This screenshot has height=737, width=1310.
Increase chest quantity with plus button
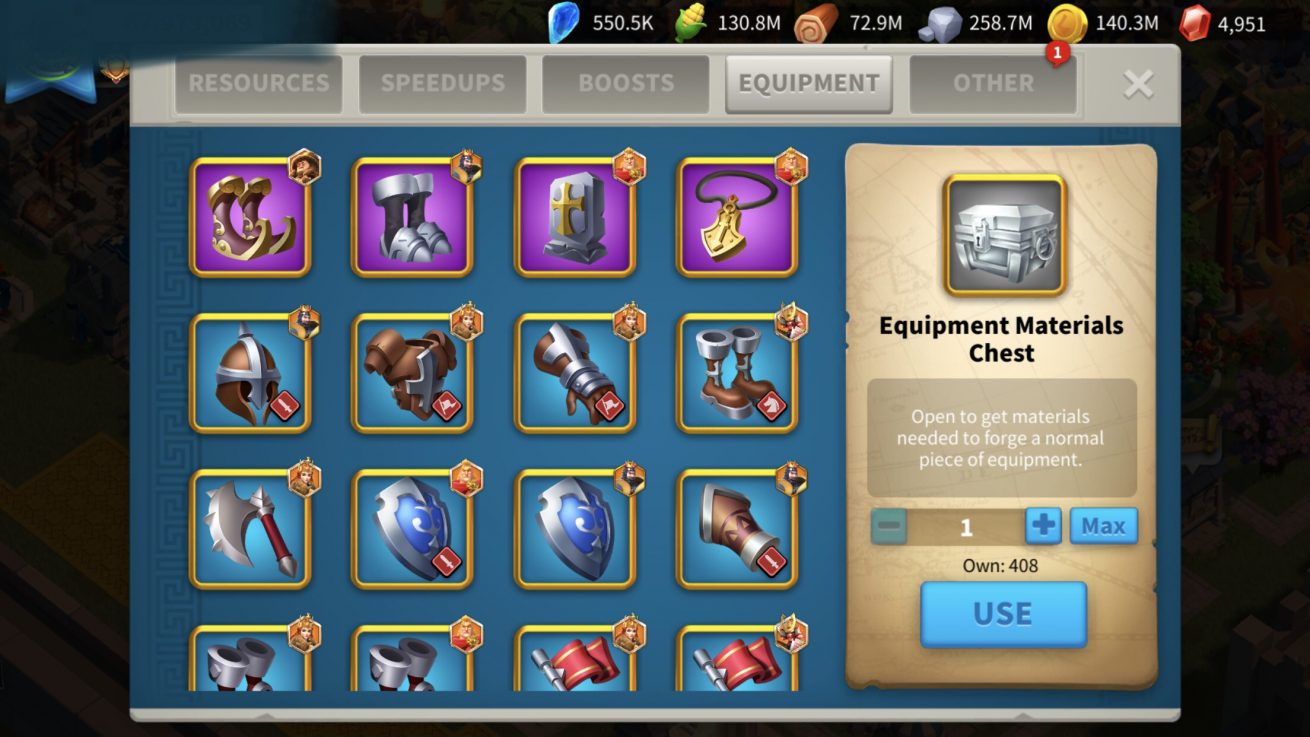tap(1043, 526)
